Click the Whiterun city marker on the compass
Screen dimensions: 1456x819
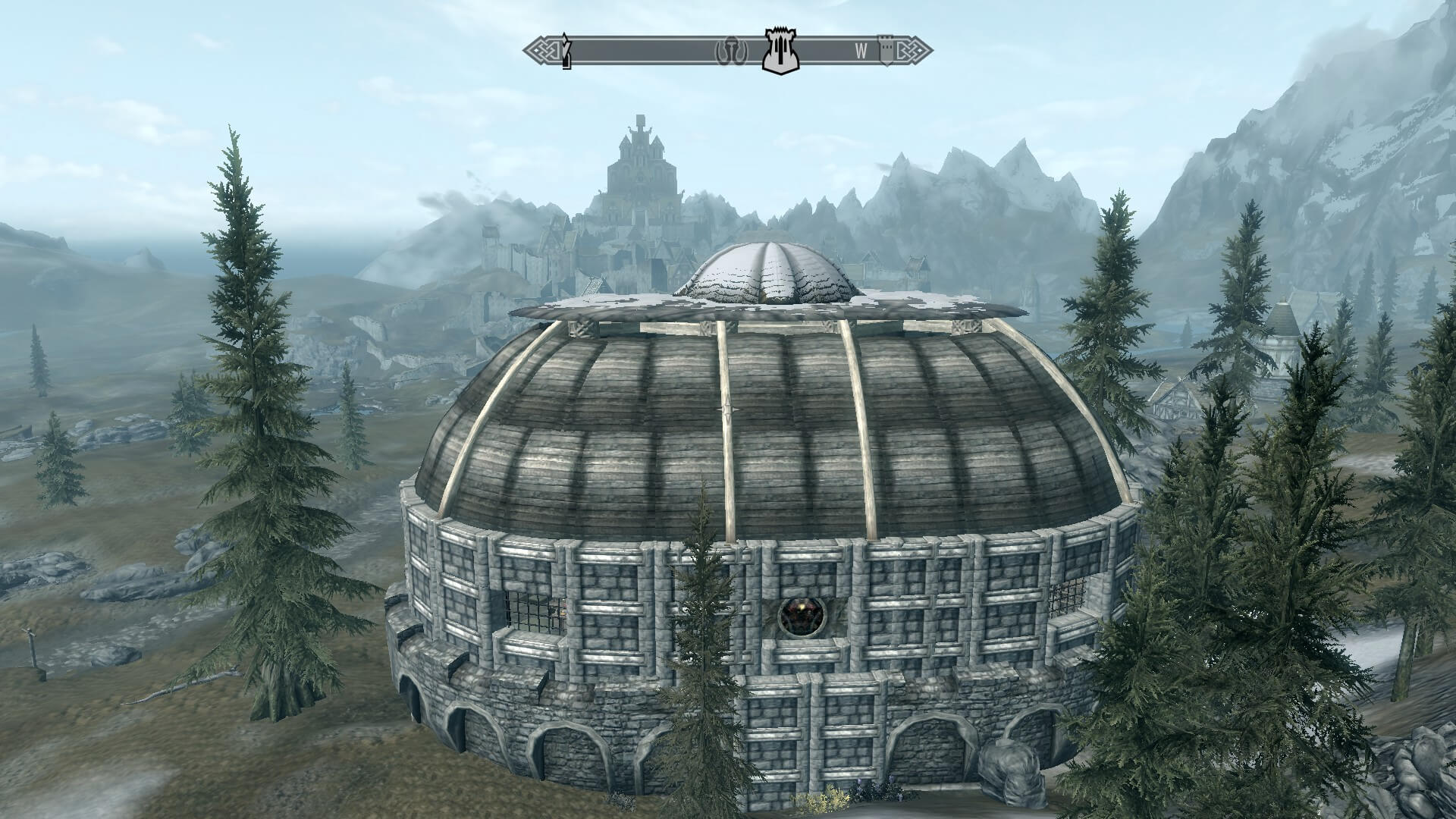click(780, 51)
